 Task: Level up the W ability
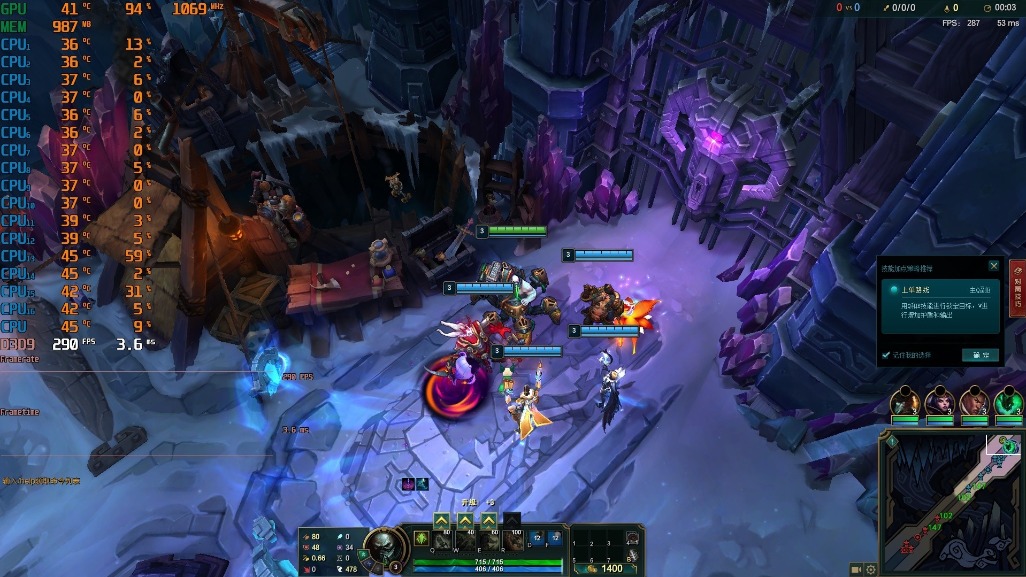point(465,520)
